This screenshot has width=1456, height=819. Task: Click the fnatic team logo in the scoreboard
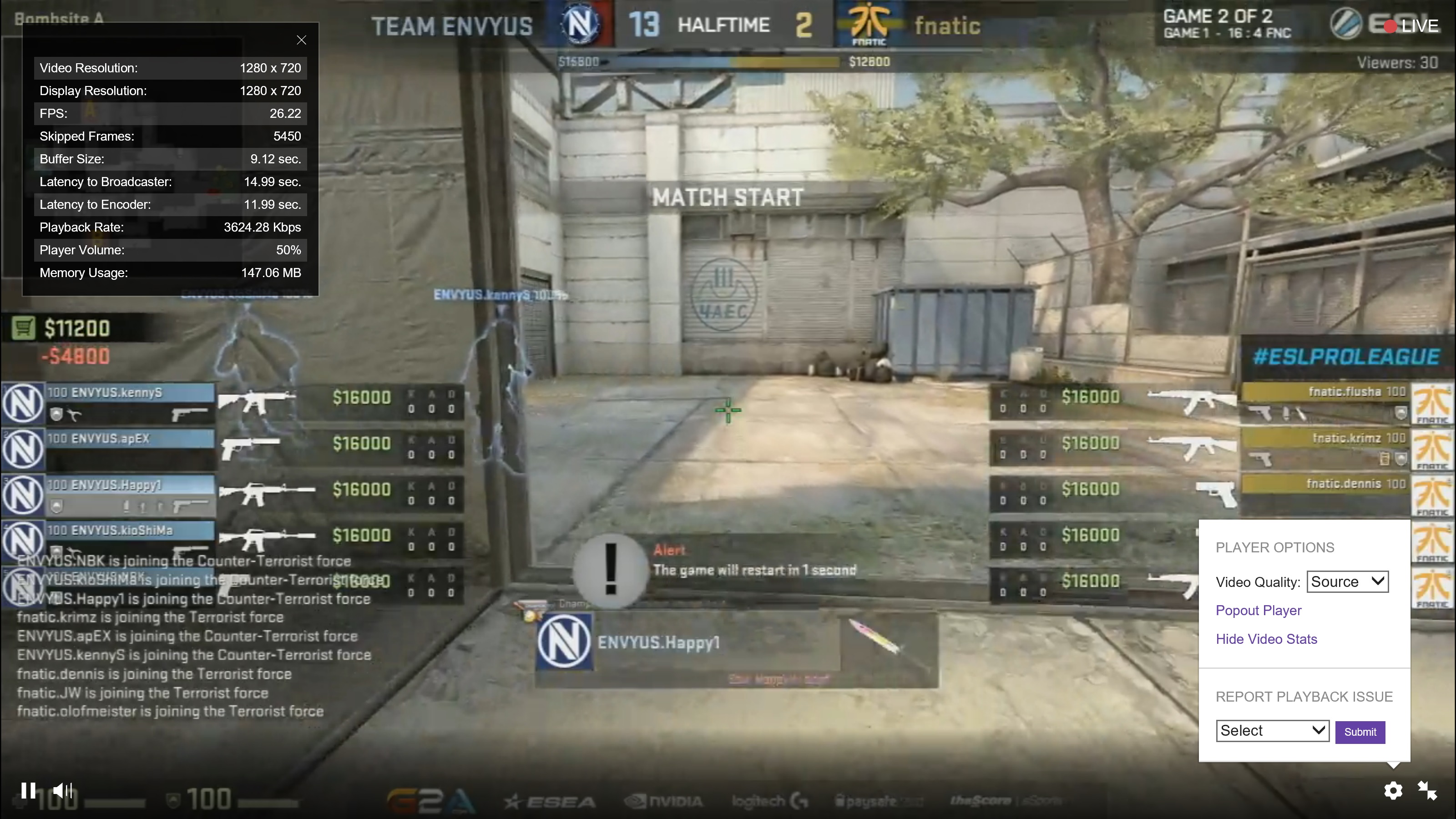[870, 24]
